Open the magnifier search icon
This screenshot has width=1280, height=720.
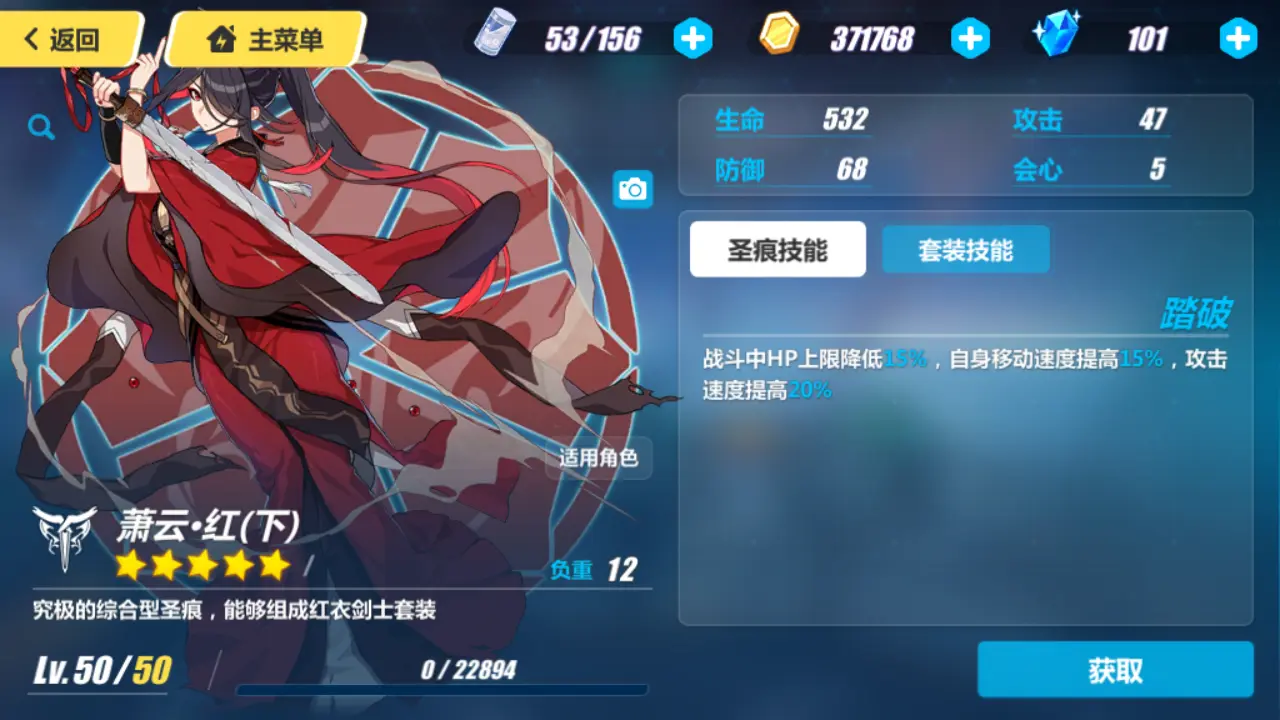pos(40,127)
